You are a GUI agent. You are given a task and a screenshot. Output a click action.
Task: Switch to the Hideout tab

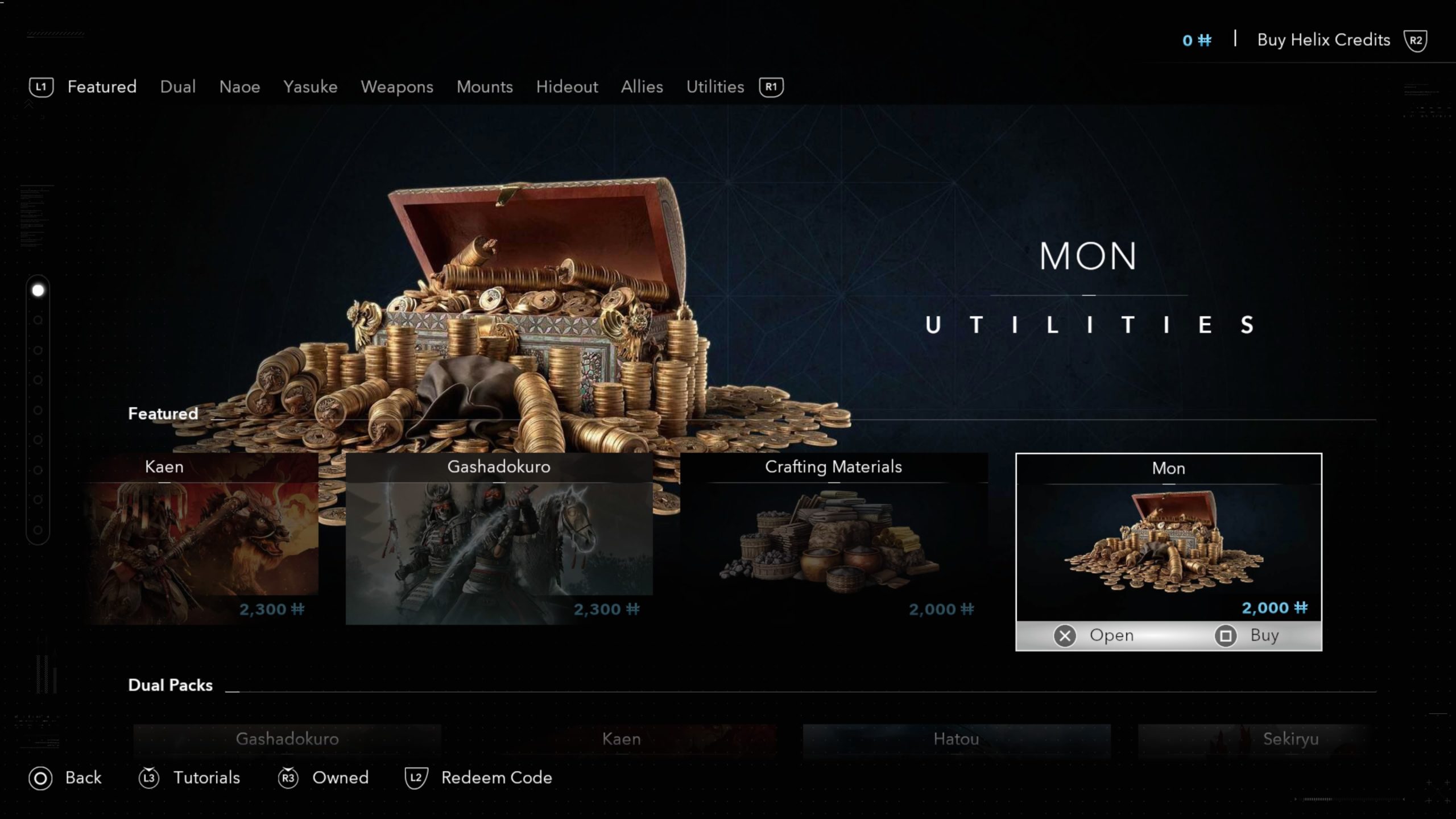(x=566, y=87)
